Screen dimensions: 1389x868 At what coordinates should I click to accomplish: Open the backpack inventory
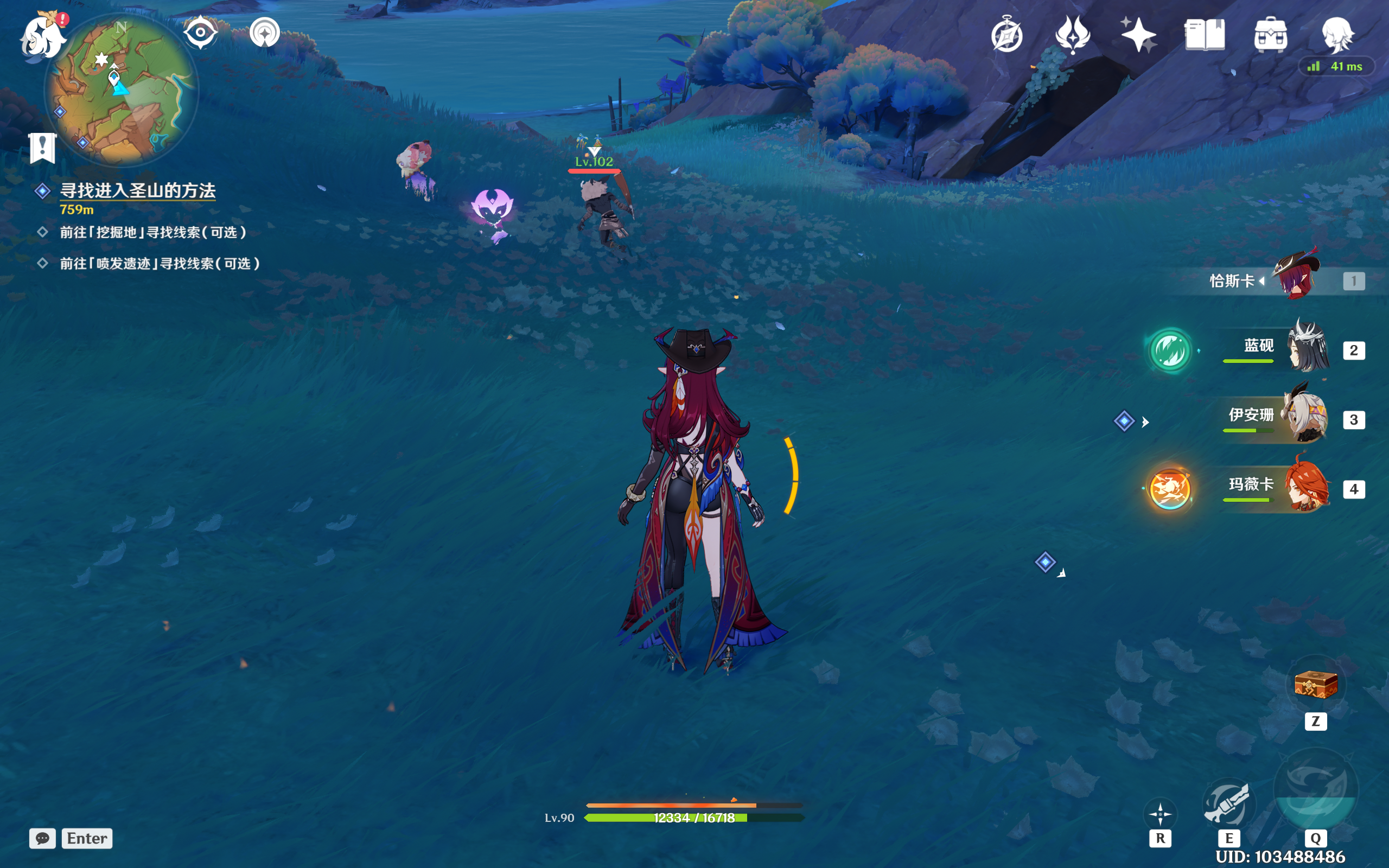tap(1270, 35)
